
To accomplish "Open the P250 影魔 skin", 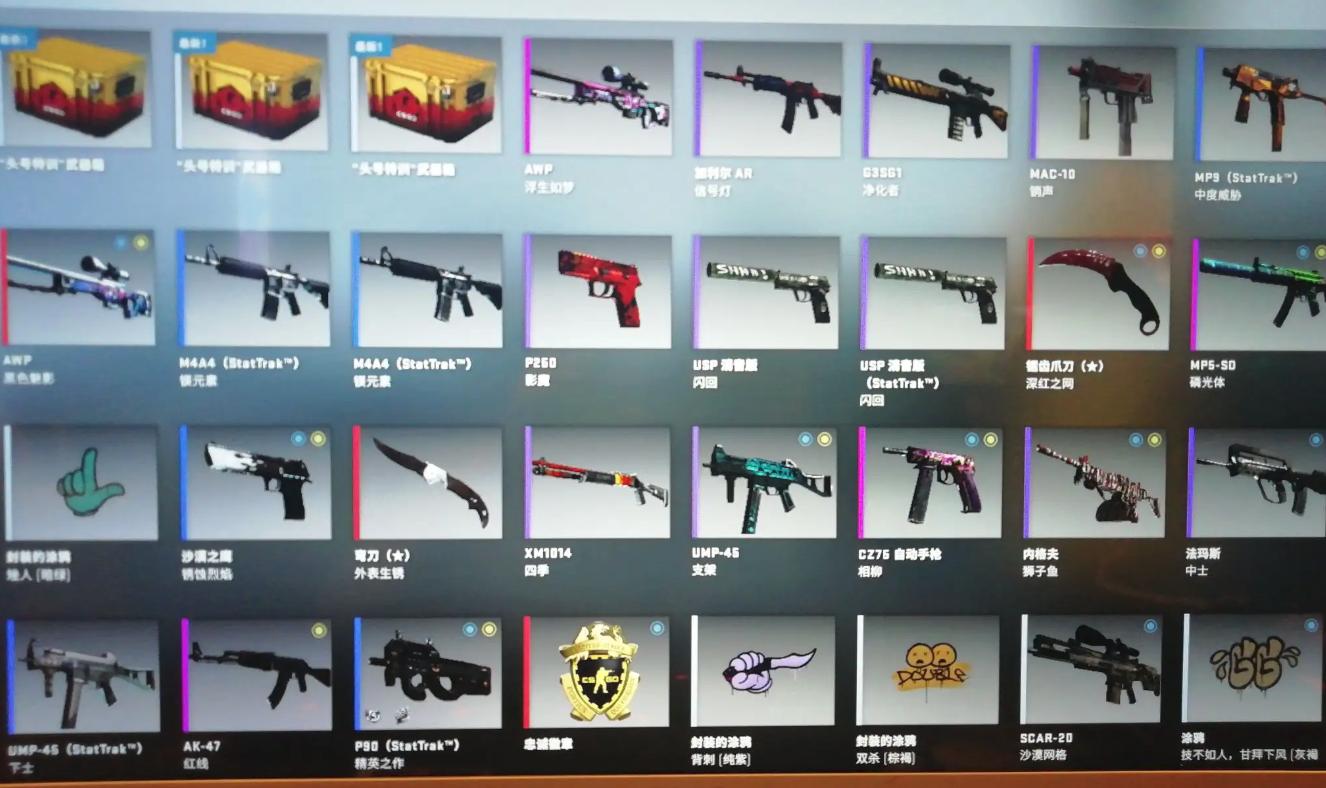I will [x=595, y=290].
